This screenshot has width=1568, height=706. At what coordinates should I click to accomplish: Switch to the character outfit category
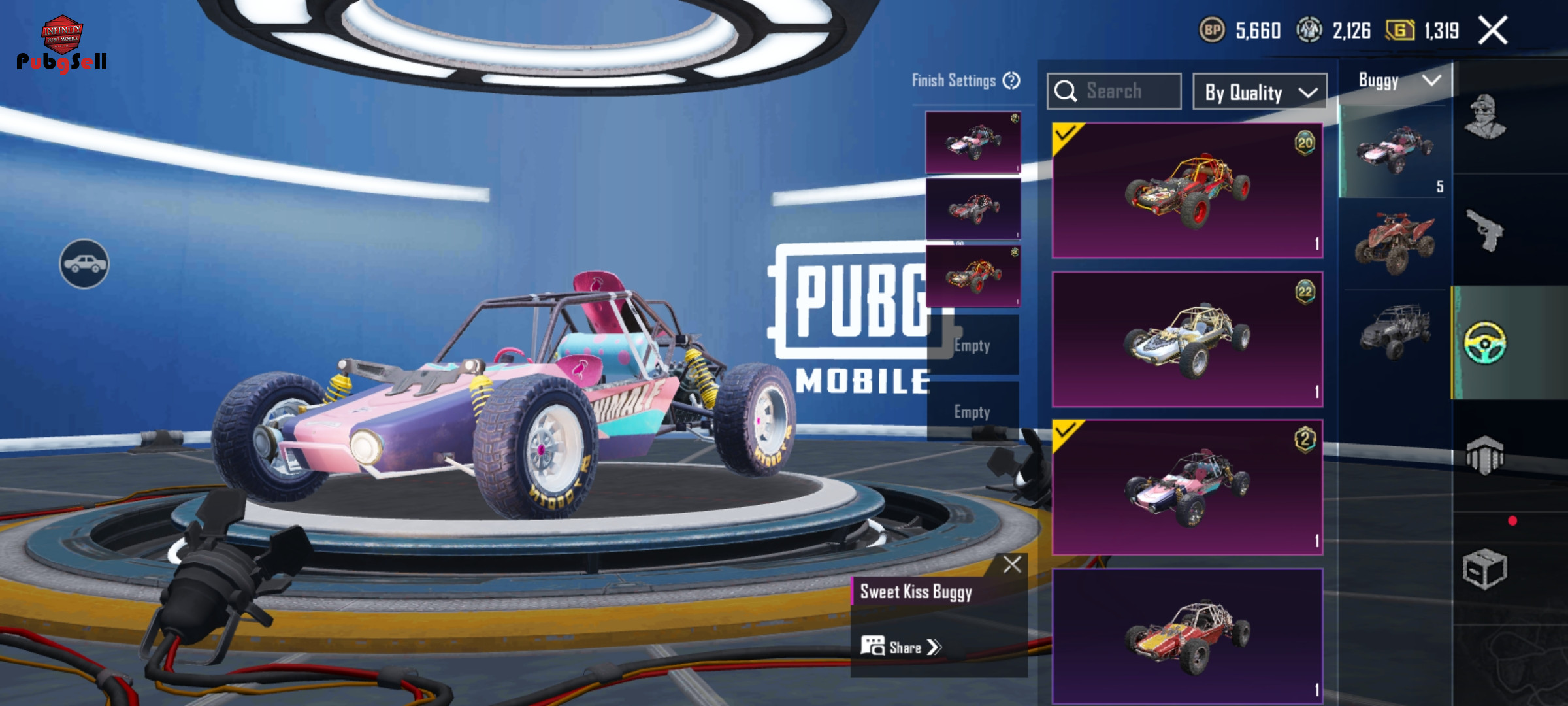1485,117
